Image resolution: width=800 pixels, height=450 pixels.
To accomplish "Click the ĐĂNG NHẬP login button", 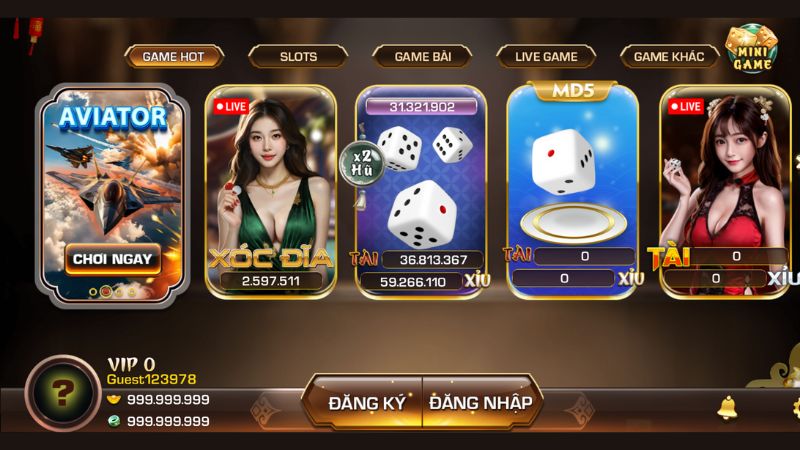I will click(x=481, y=403).
